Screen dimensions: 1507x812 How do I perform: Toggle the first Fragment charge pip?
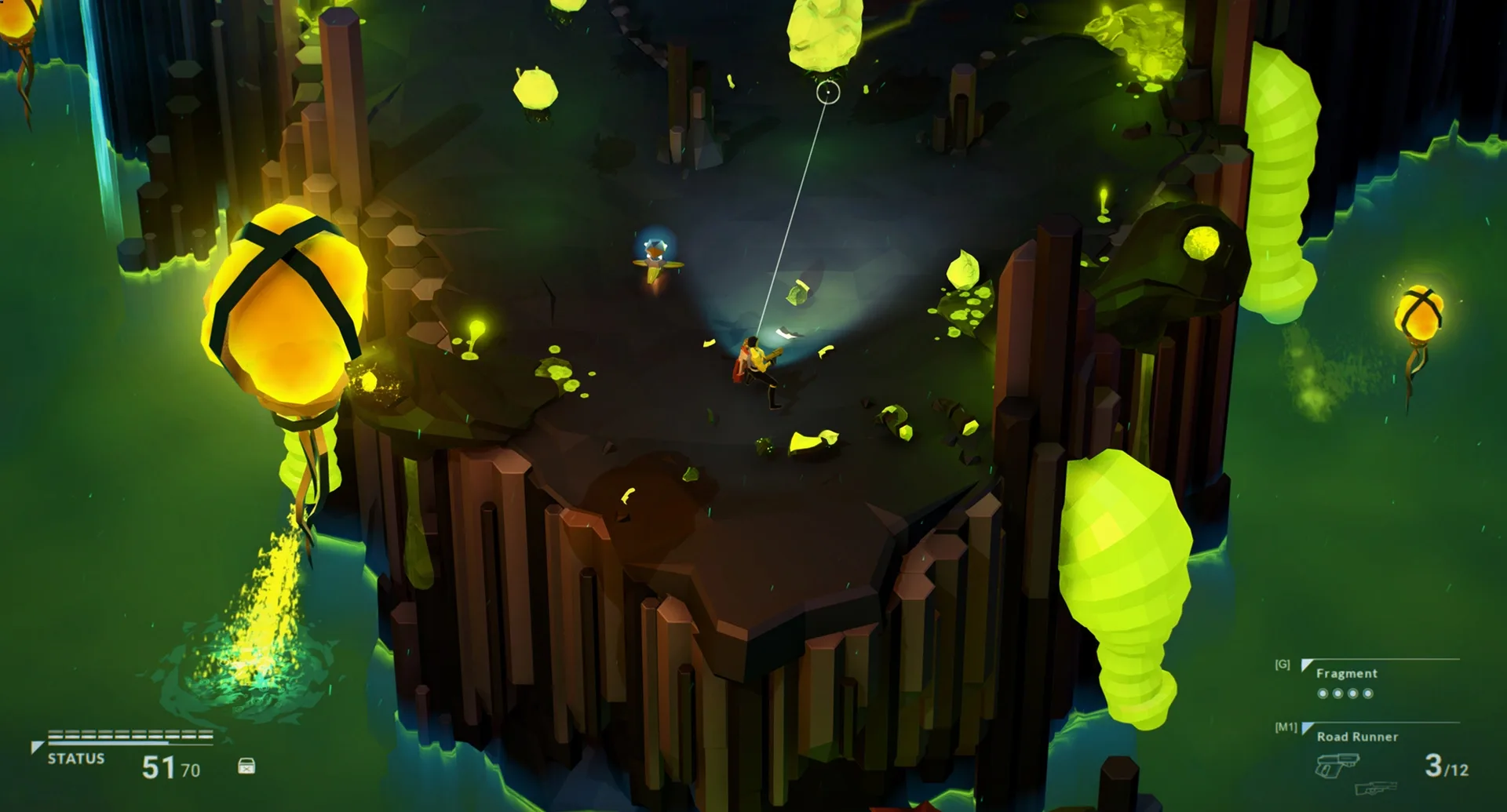(1323, 694)
